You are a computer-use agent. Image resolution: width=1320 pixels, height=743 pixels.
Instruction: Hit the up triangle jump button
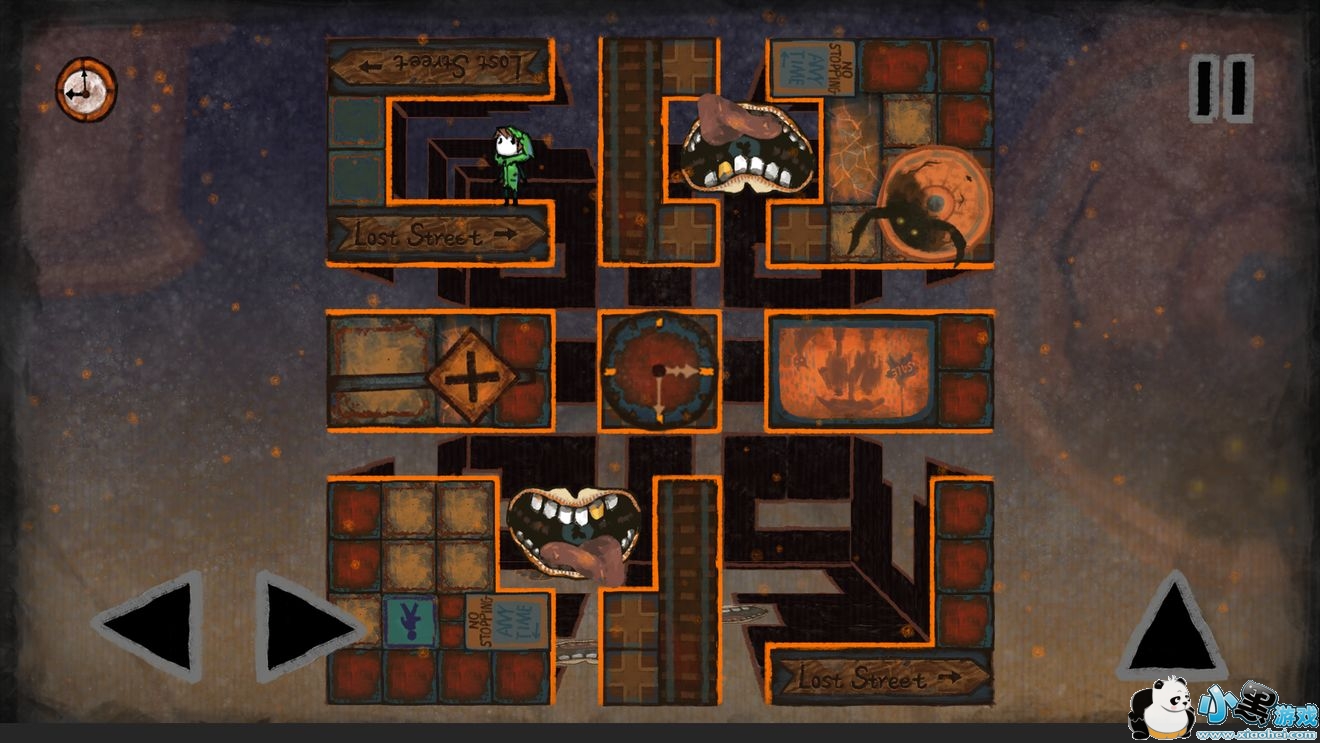(x=1172, y=627)
